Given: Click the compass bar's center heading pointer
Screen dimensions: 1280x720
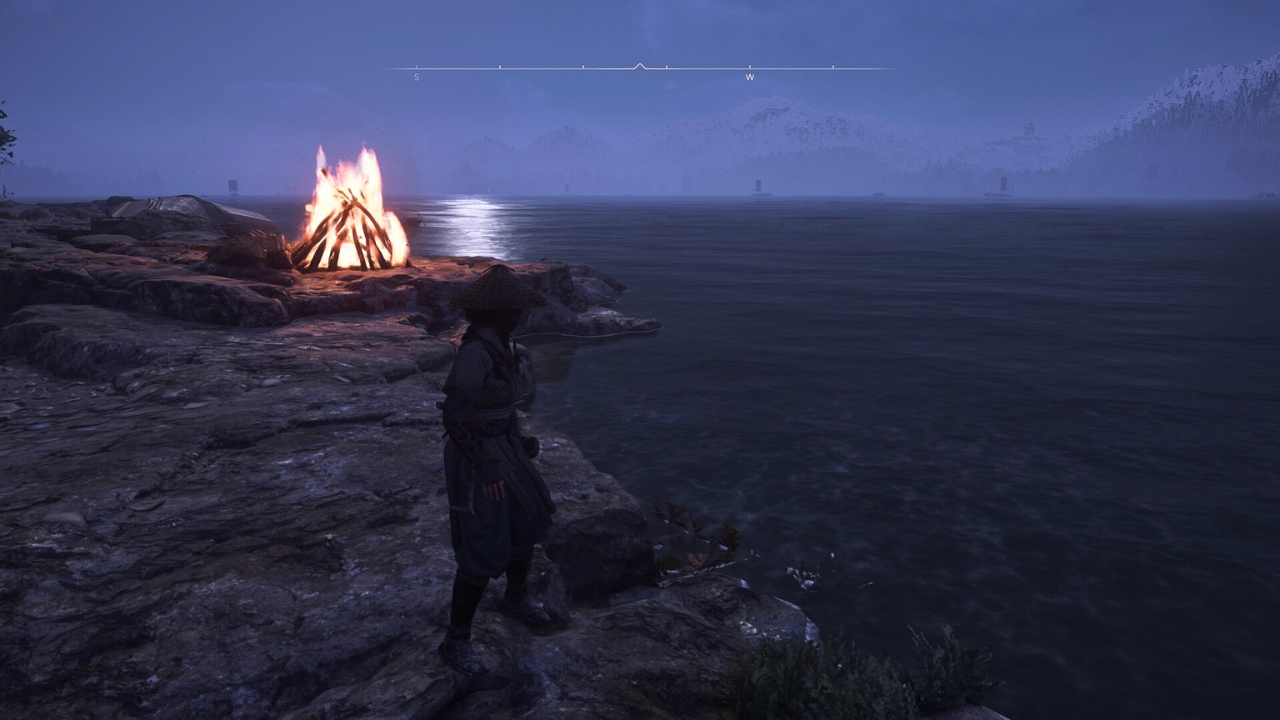Looking at the screenshot, I should pos(640,66).
